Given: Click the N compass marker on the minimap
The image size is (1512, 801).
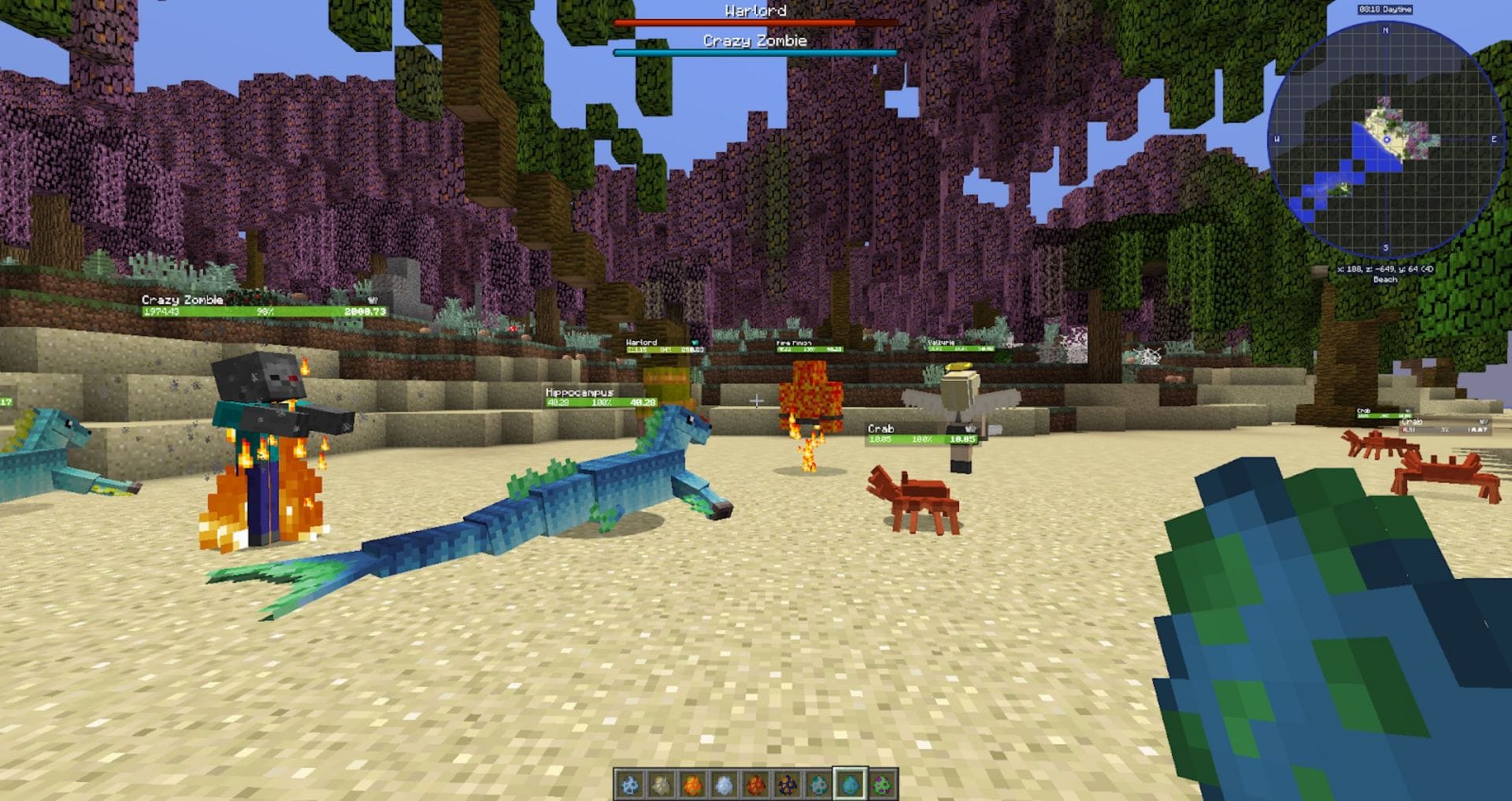Looking at the screenshot, I should tap(1385, 29).
